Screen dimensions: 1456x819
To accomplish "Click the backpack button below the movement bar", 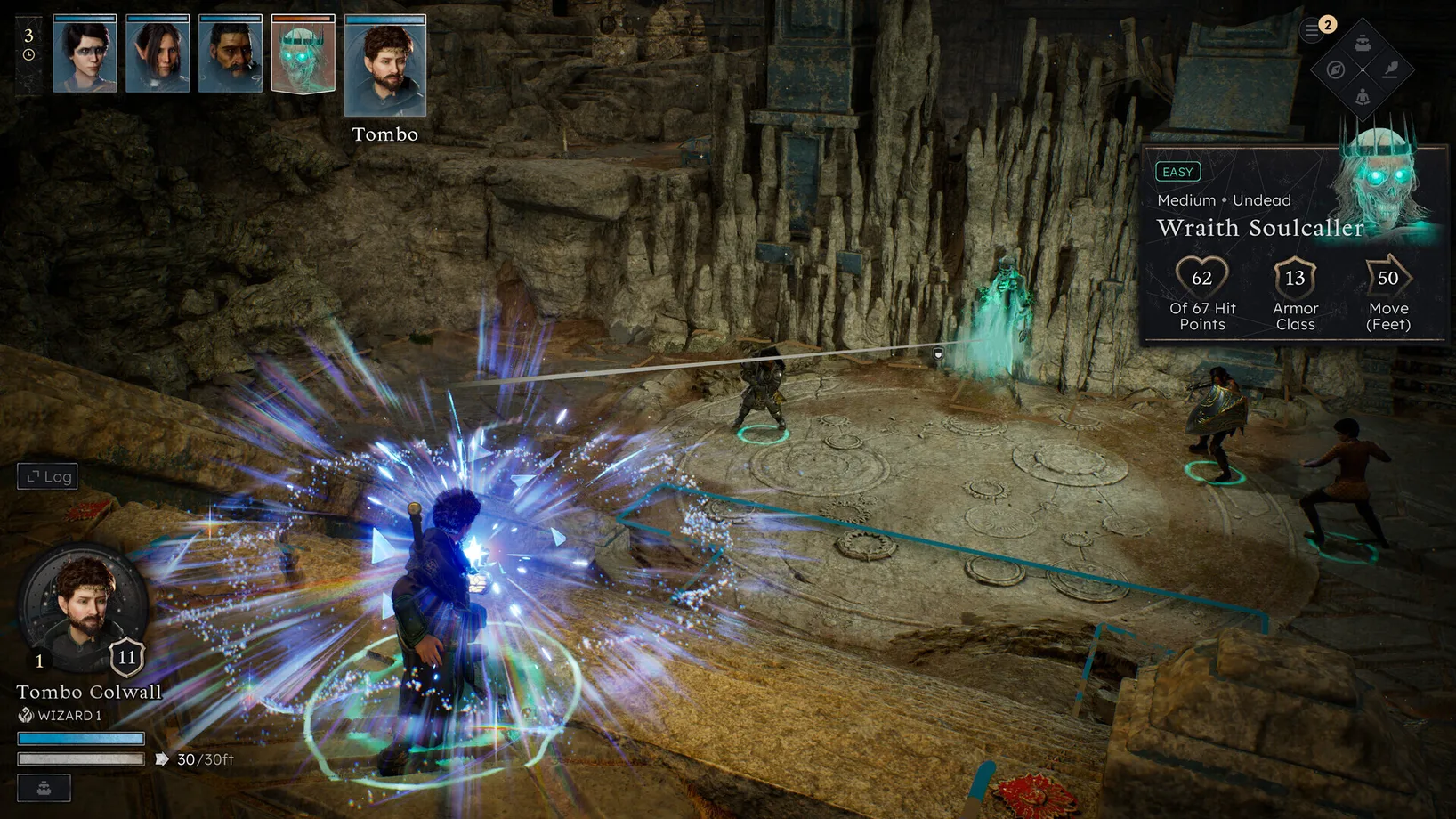I will click(x=44, y=788).
